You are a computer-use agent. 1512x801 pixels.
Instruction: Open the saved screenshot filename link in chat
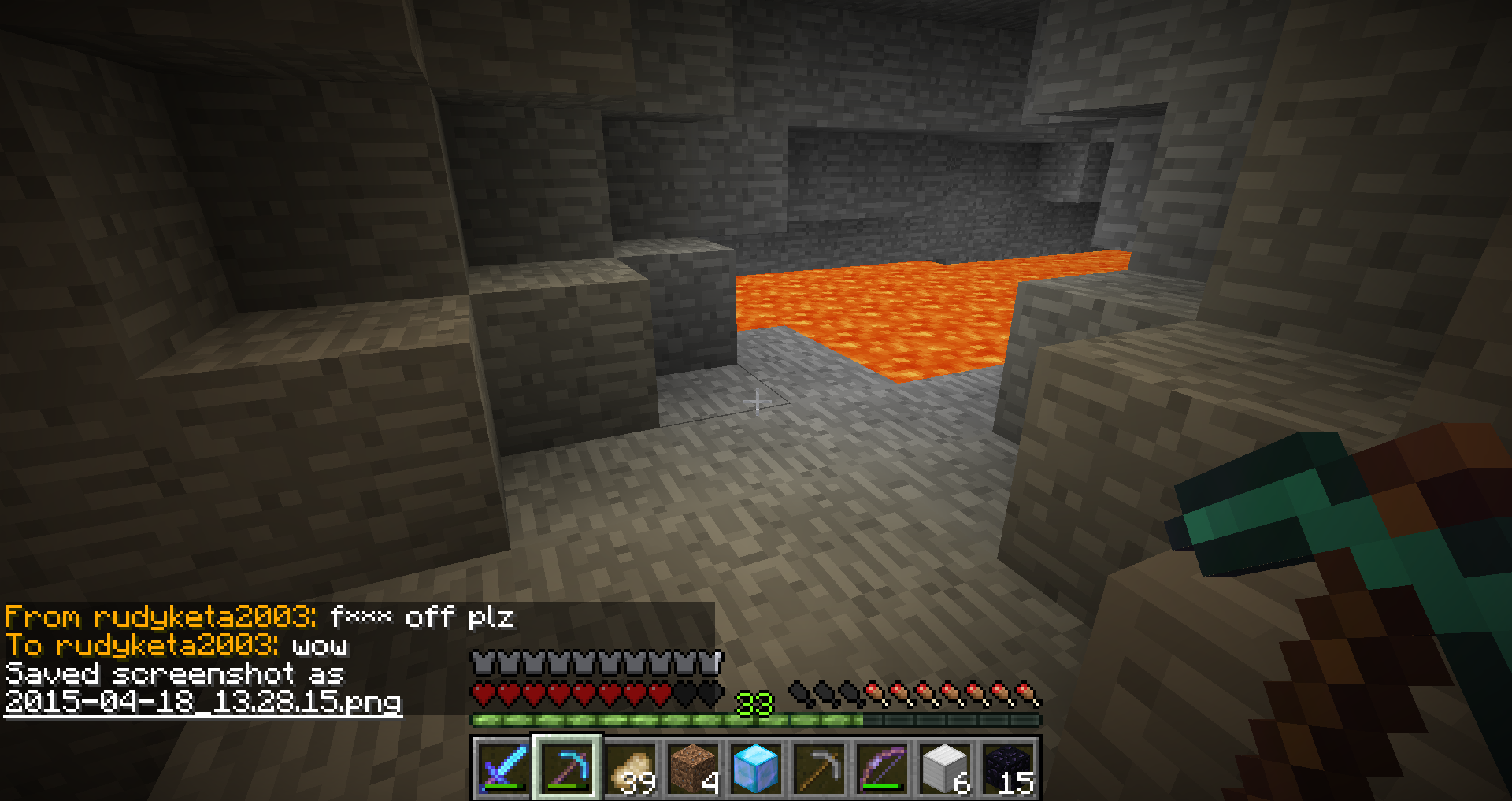pos(203,701)
